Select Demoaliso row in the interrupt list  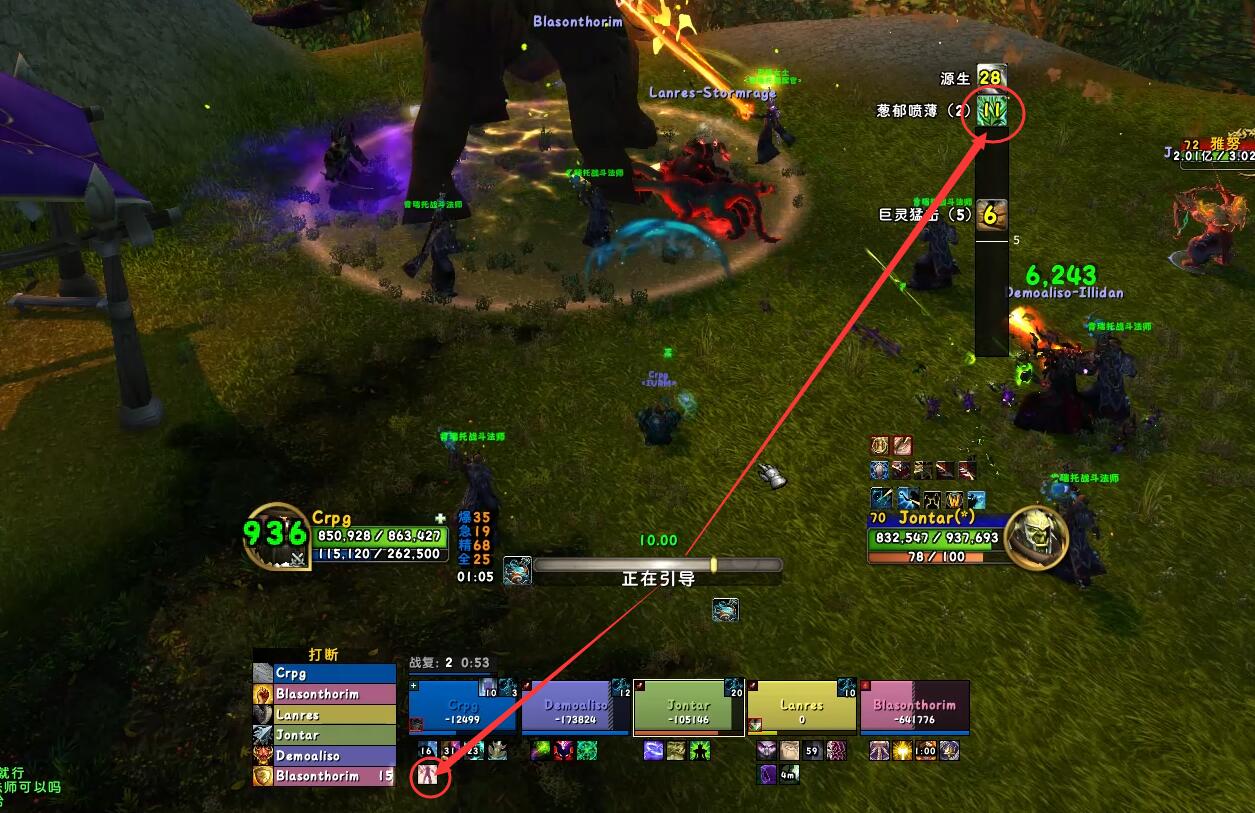[324, 756]
